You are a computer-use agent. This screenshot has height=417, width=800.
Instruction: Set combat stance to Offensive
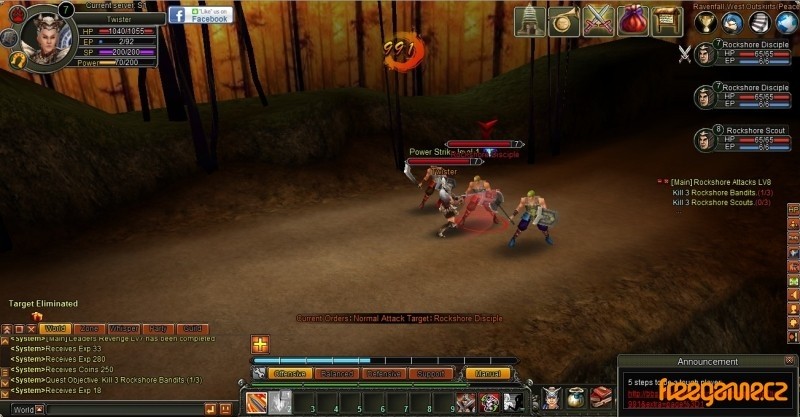point(290,374)
